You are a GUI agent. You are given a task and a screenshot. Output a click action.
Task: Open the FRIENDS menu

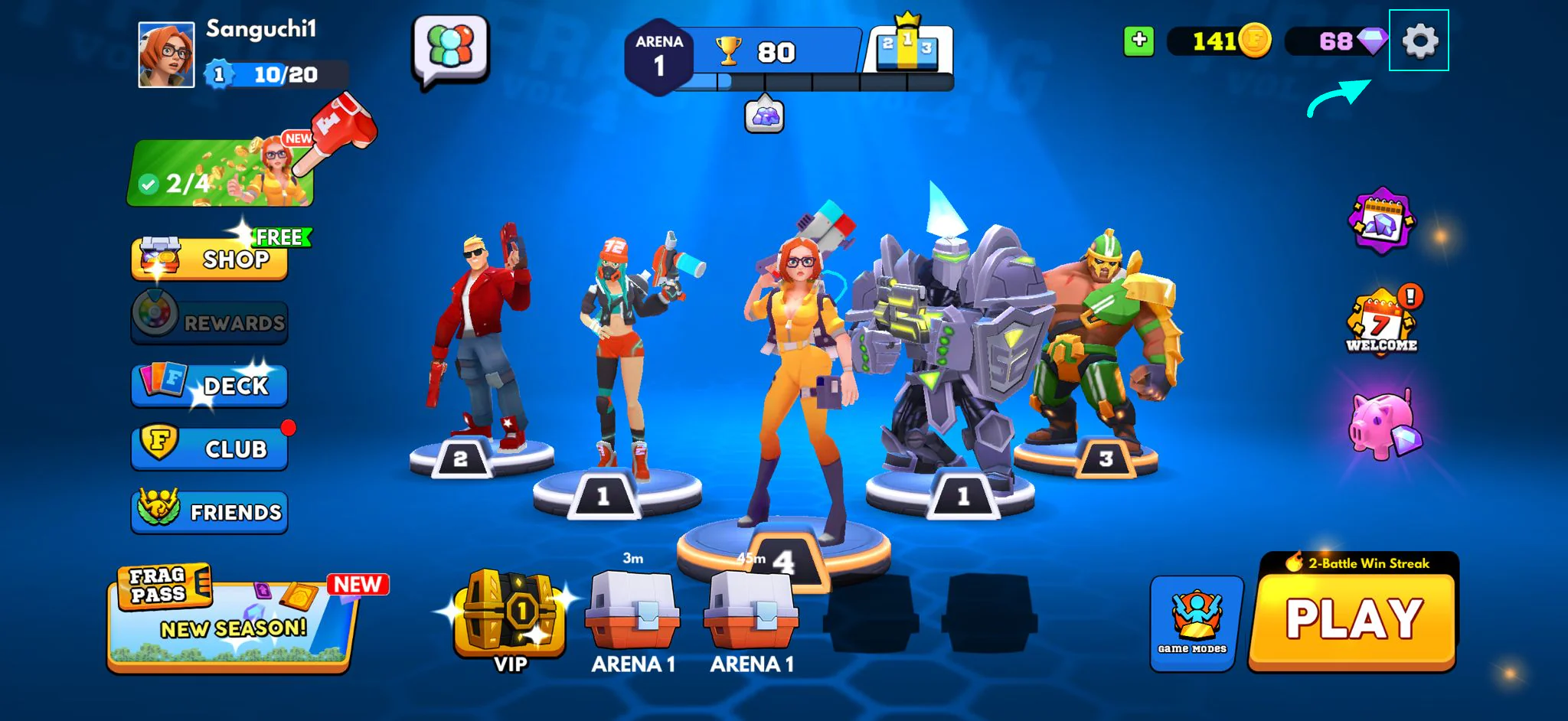pos(211,511)
